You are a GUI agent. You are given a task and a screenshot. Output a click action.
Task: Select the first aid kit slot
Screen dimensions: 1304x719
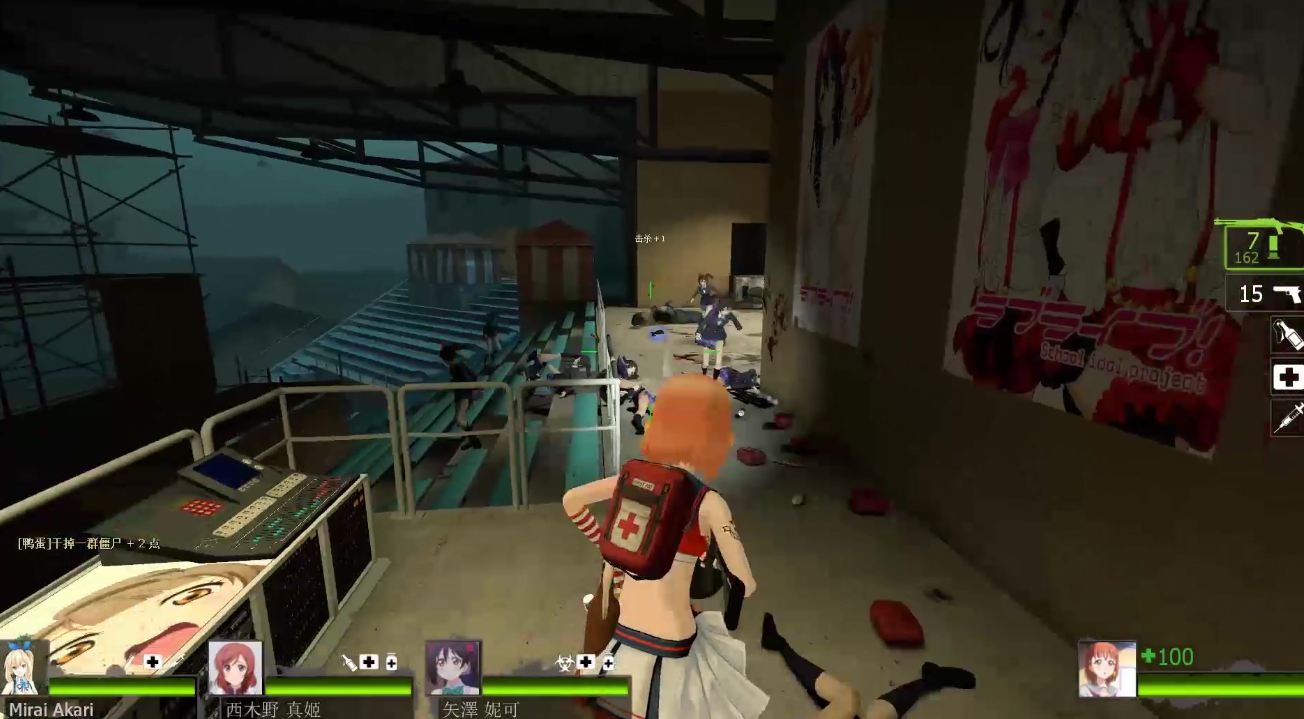pyautogui.click(x=1287, y=377)
